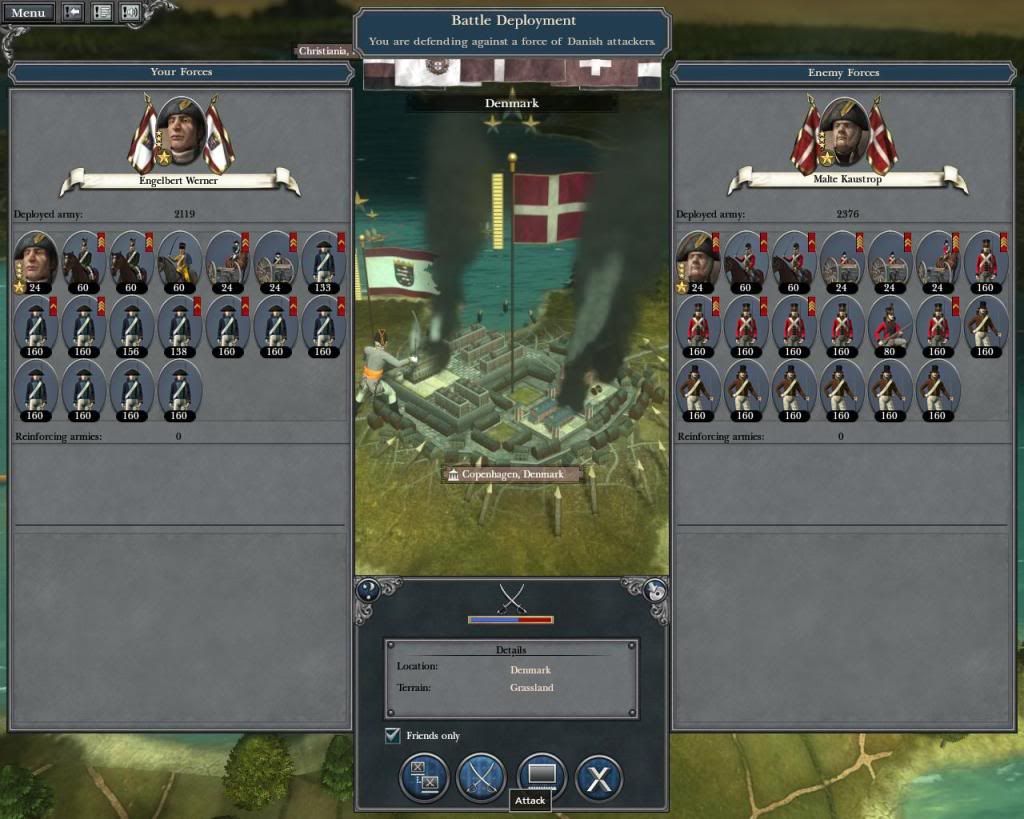Start the battle with crossed sabres button
The image size is (1024, 819).
[481, 779]
